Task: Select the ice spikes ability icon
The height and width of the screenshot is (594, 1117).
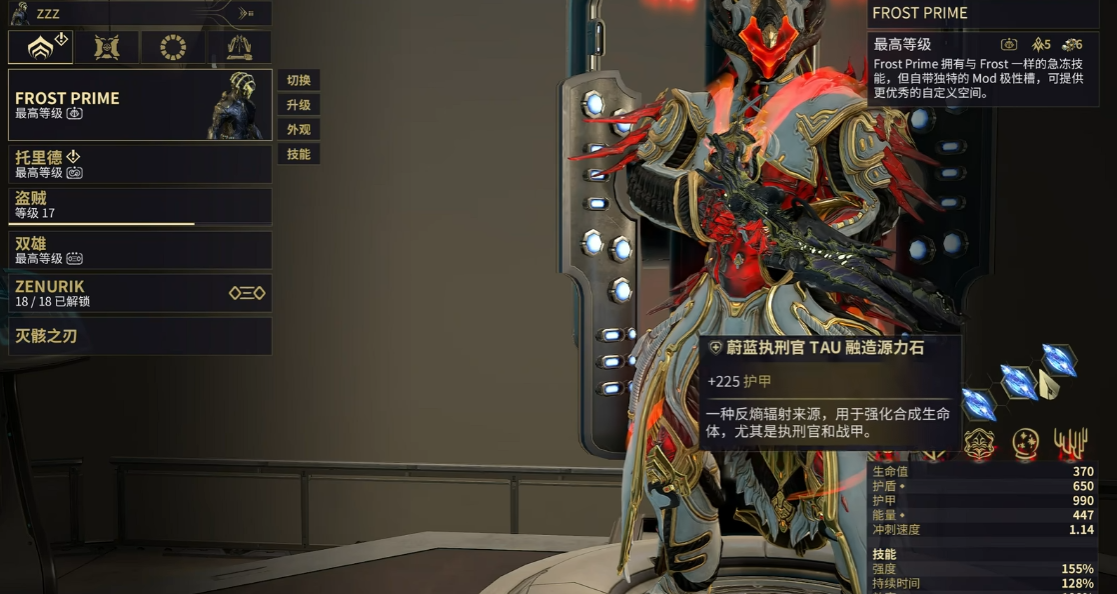Action: point(1071,442)
